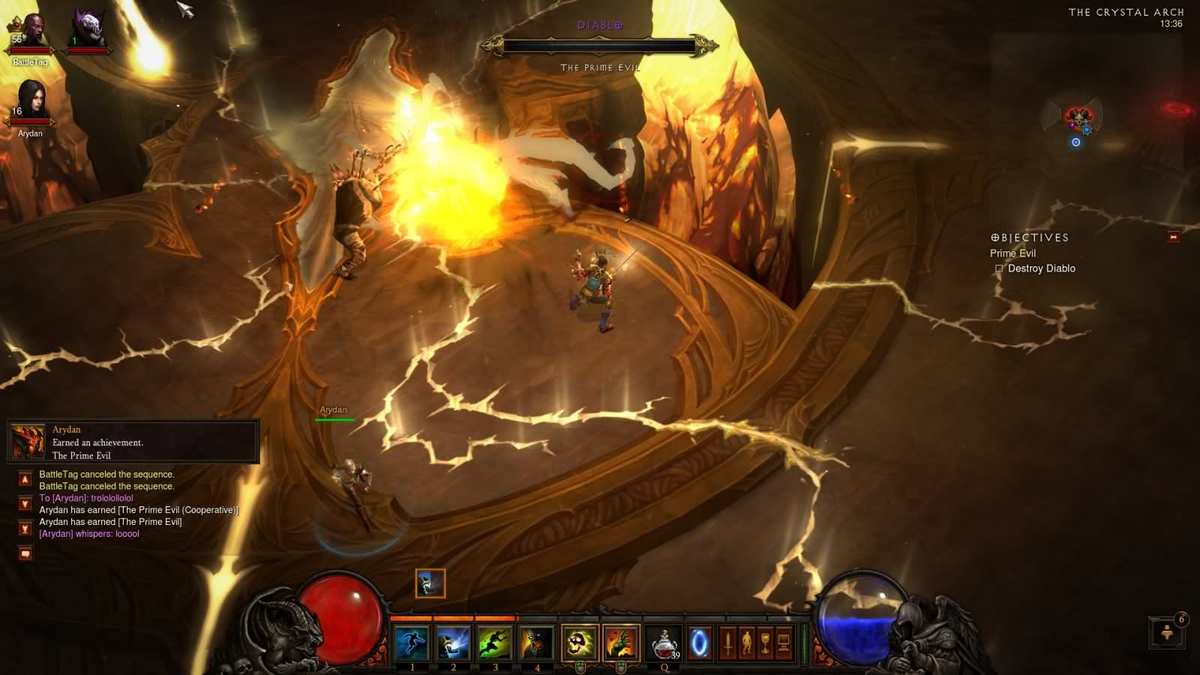The width and height of the screenshot is (1200, 675).
Task: Open the sword icon menu button
Action: (x=728, y=643)
